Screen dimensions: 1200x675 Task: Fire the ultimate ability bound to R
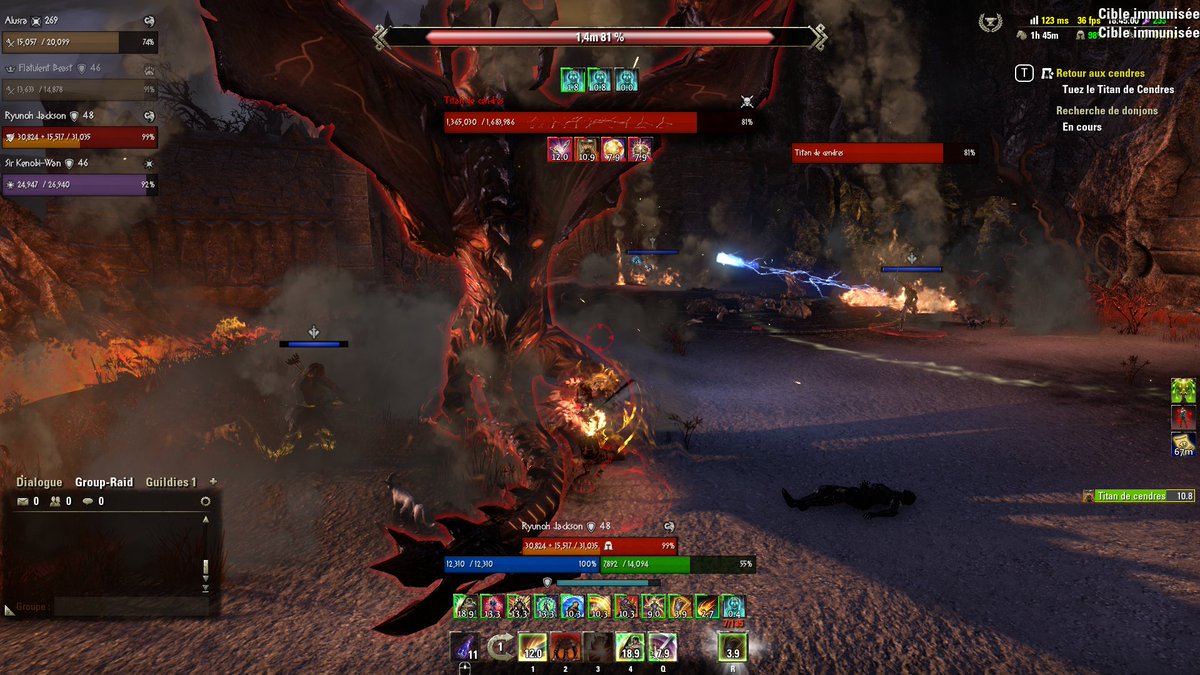tap(732, 647)
